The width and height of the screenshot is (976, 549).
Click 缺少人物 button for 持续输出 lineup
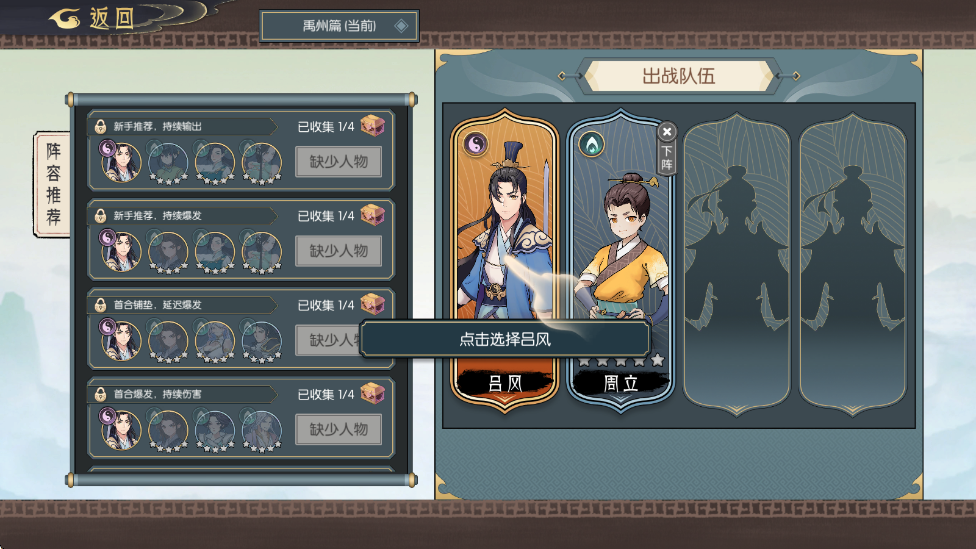click(338, 161)
